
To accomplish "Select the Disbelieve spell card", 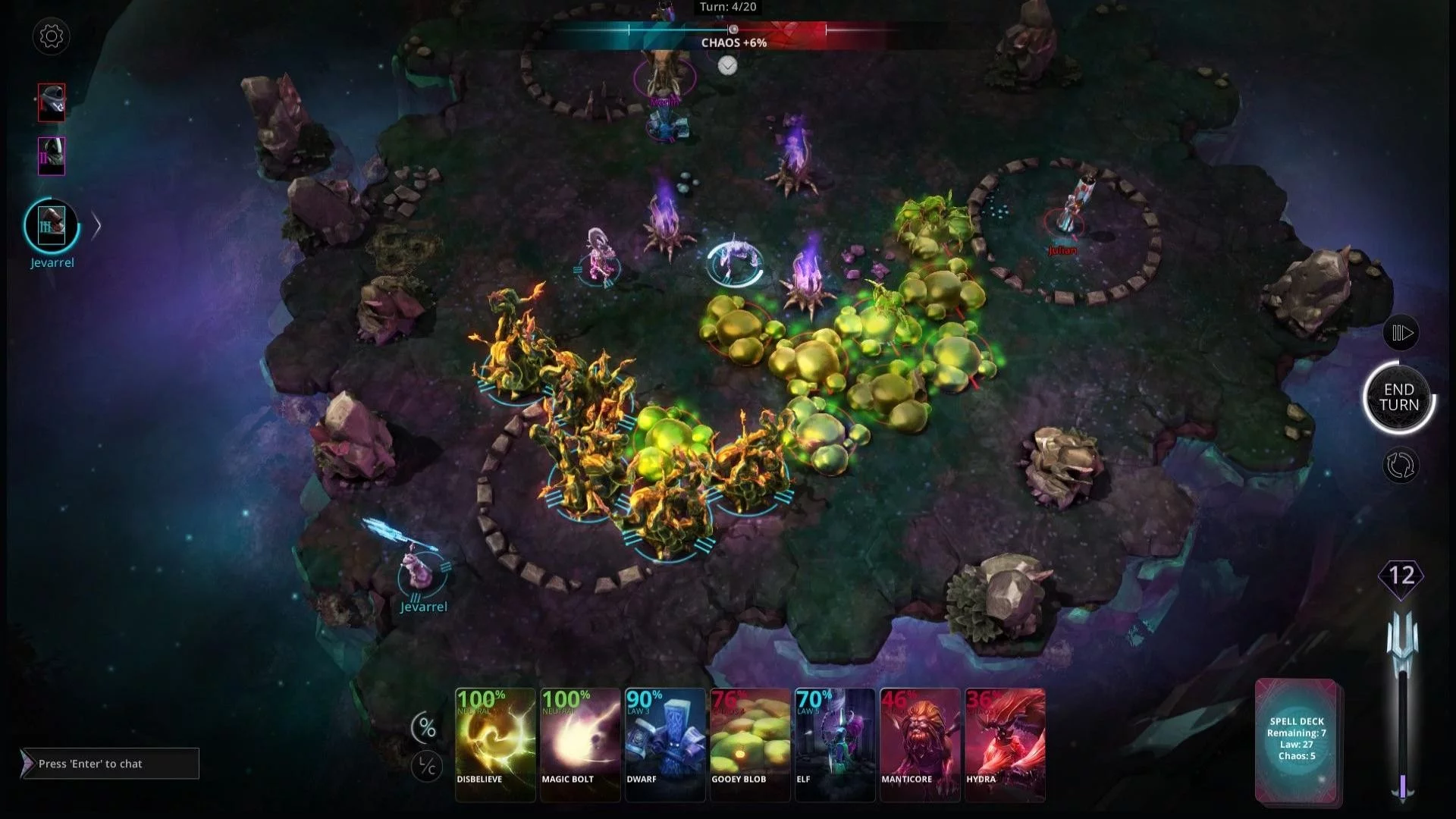I will (x=495, y=744).
